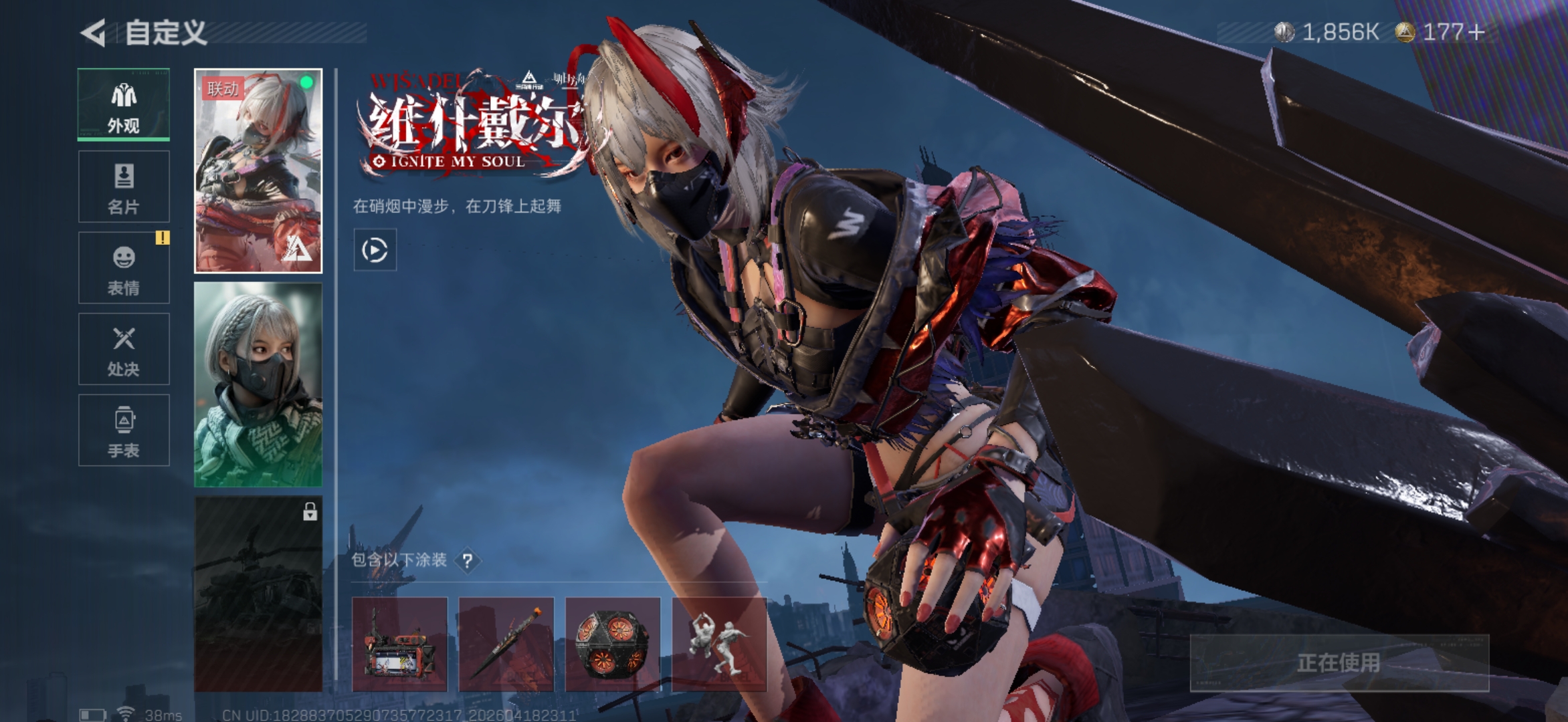Show help for 包含以下涂装
1568x722 pixels.
(x=468, y=560)
